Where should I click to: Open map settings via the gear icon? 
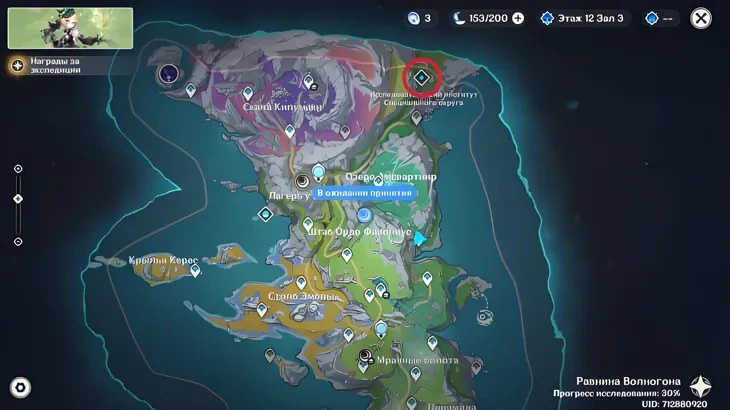click(19, 387)
